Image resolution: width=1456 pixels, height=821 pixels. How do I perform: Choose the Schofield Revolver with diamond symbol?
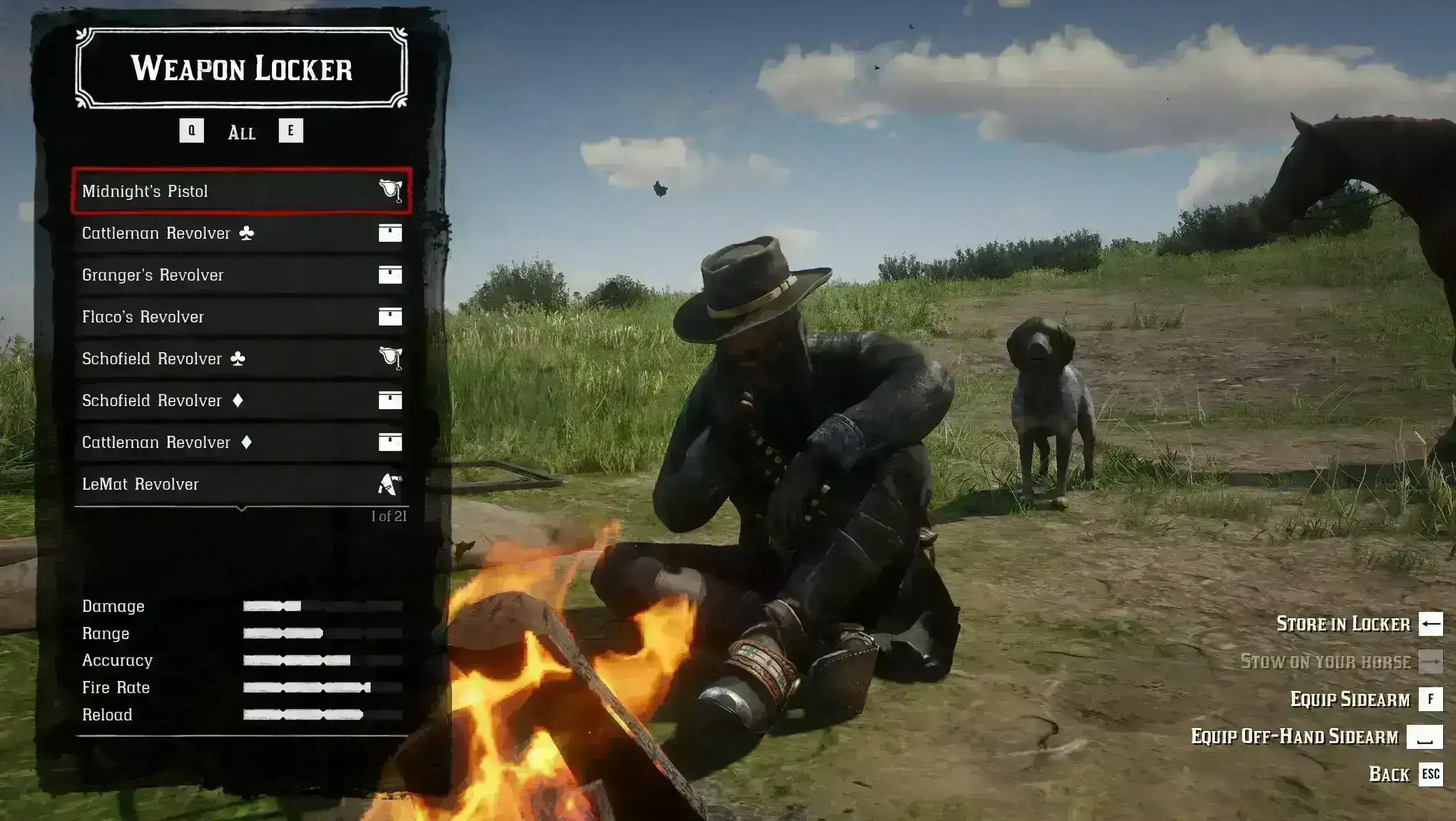[241, 400]
